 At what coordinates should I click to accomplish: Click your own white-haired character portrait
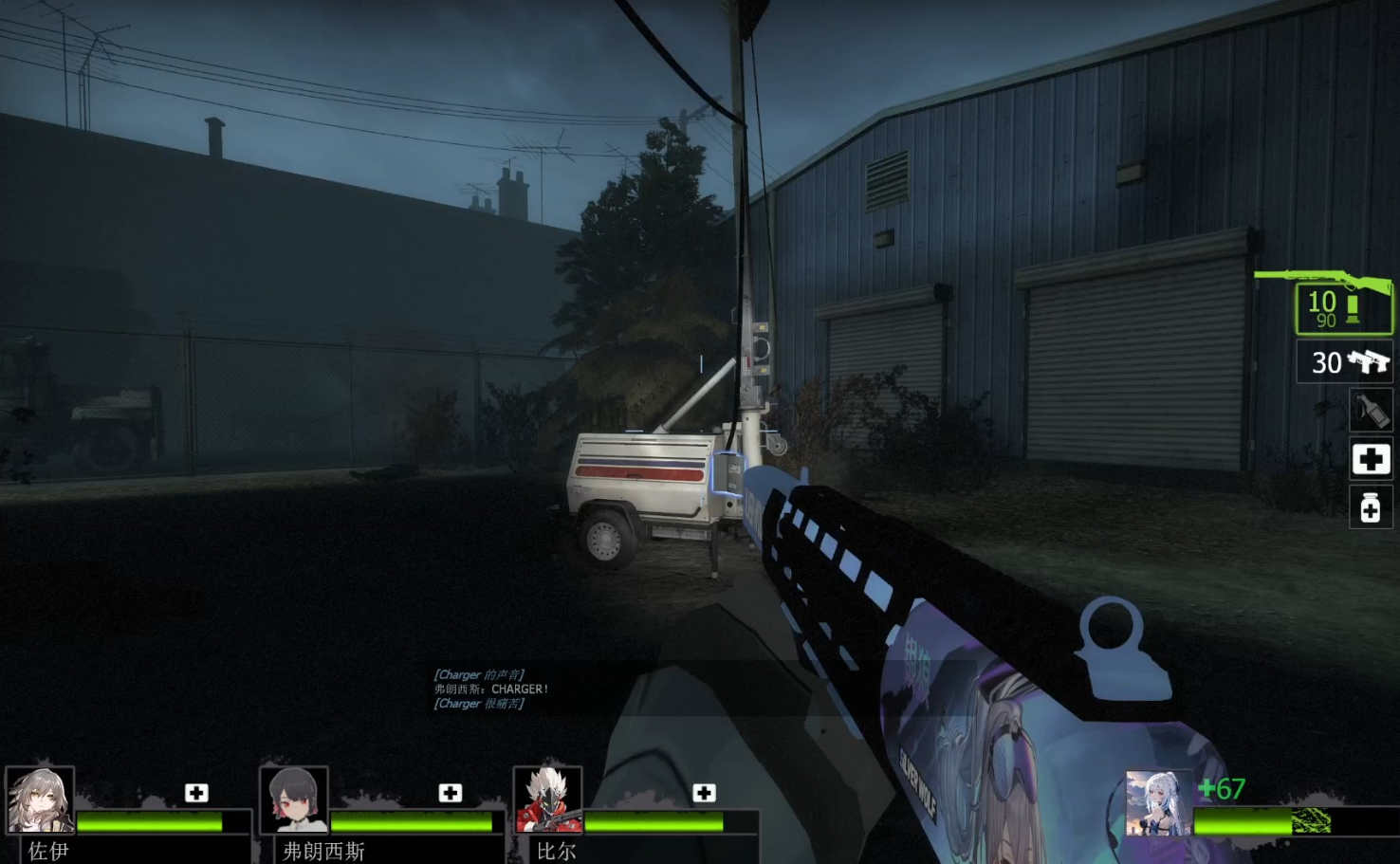pyautogui.click(x=1158, y=803)
